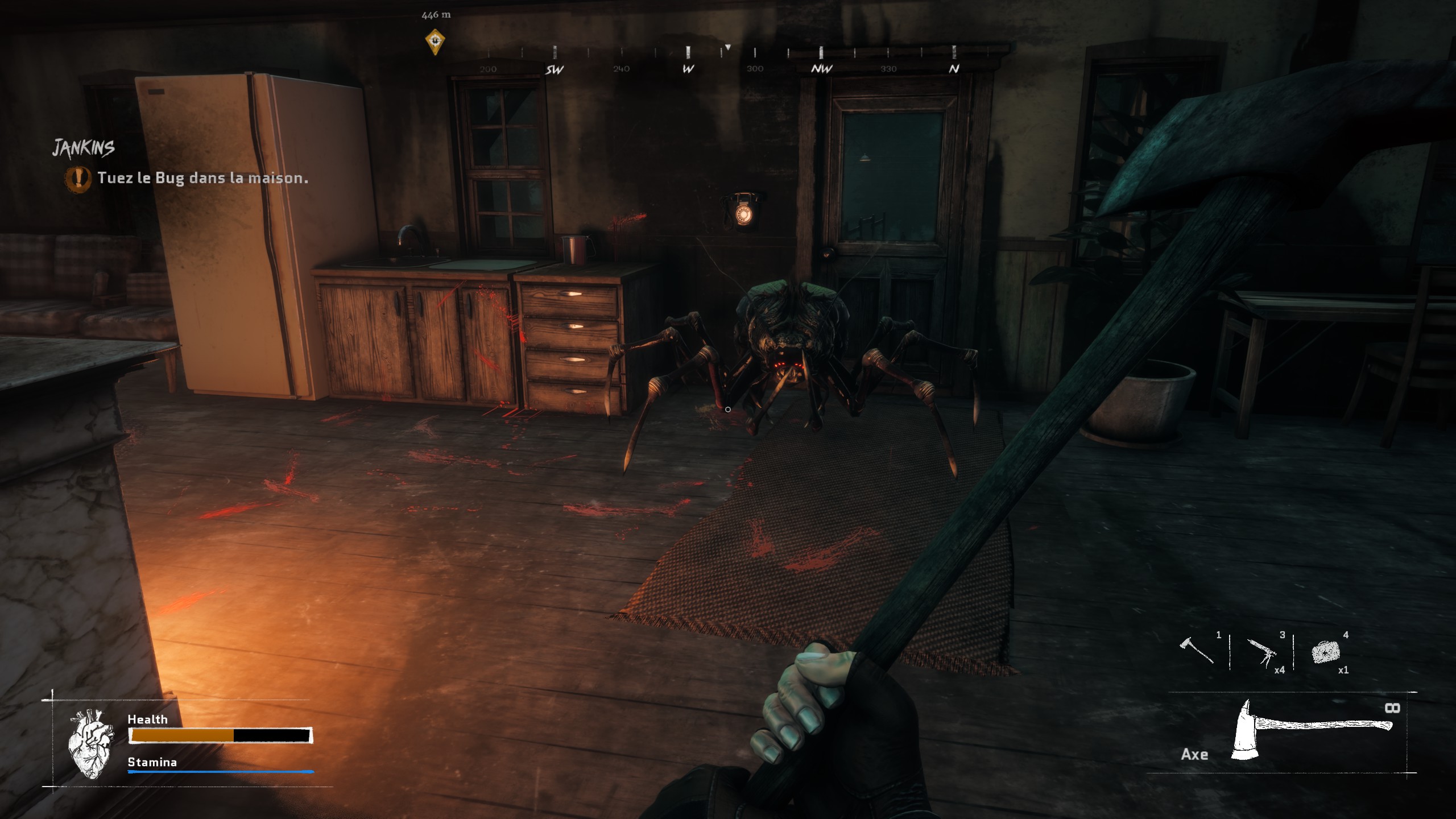Screen dimensions: 1456x819
Task: Click the orange exclamation objective icon
Action: click(78, 178)
